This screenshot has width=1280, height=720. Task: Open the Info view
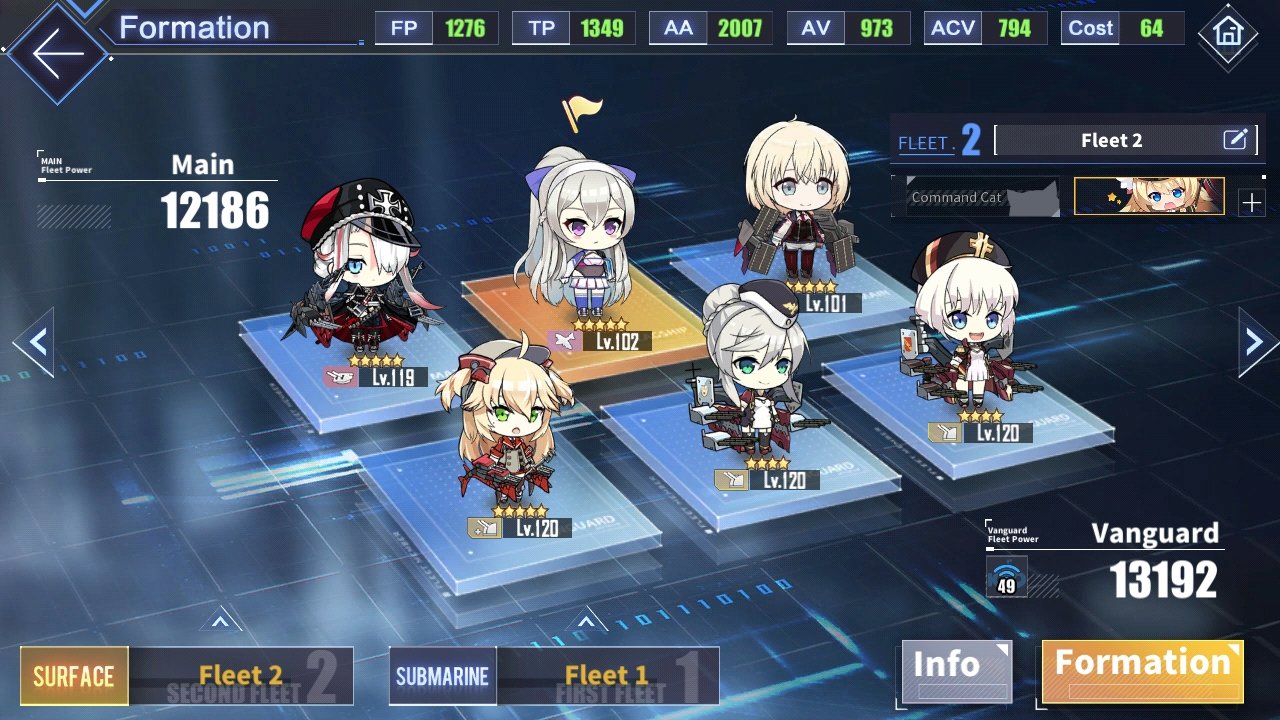click(955, 669)
